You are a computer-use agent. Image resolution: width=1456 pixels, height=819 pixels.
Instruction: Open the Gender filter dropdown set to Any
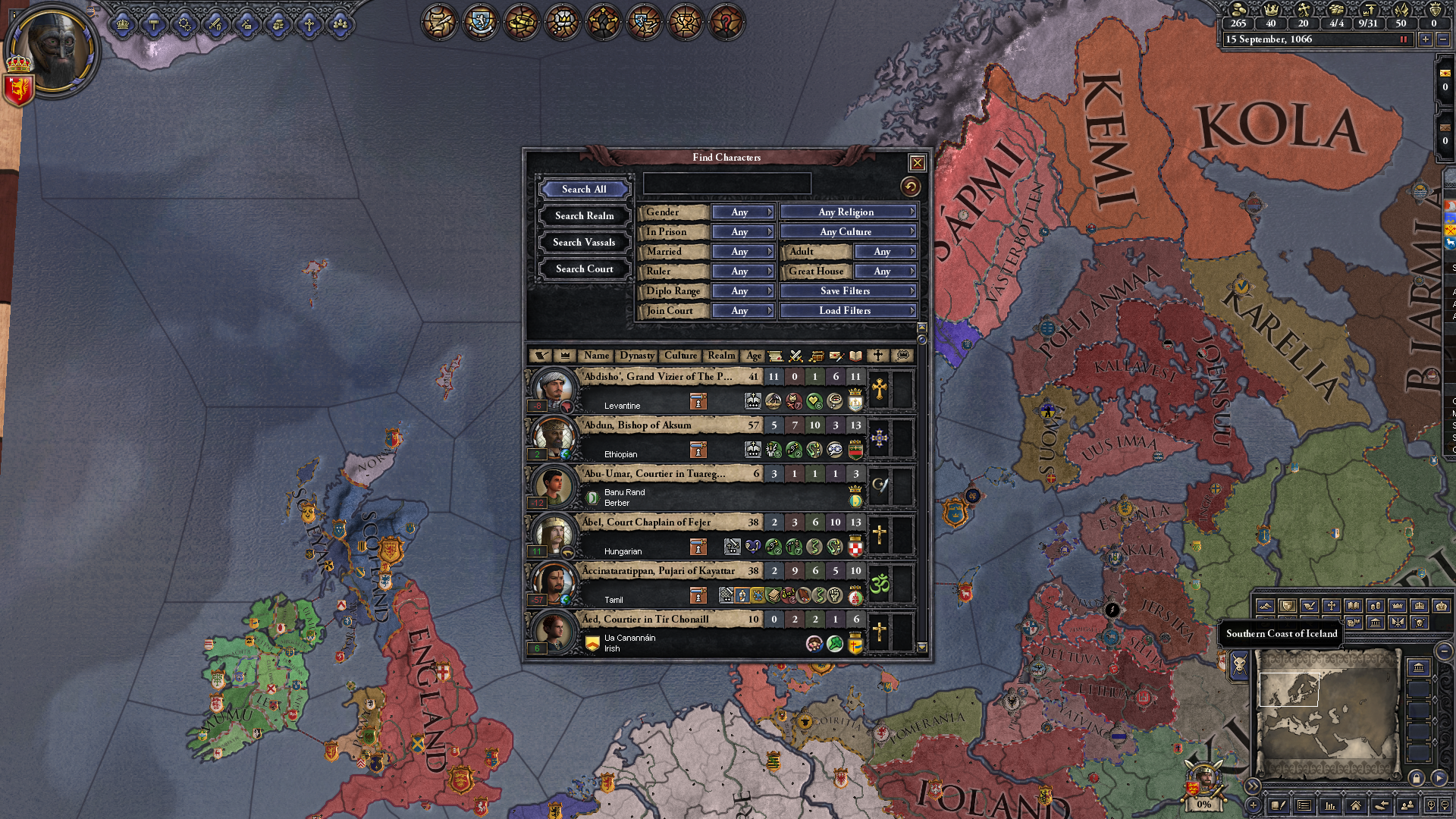click(x=742, y=212)
